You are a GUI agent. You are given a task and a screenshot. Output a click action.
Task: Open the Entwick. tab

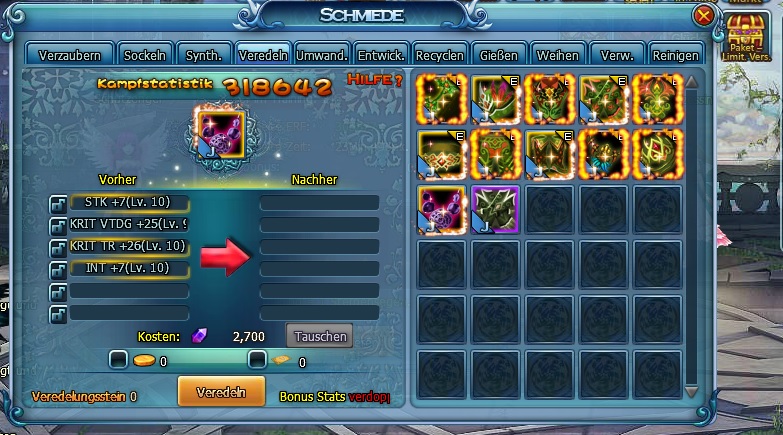(381, 55)
